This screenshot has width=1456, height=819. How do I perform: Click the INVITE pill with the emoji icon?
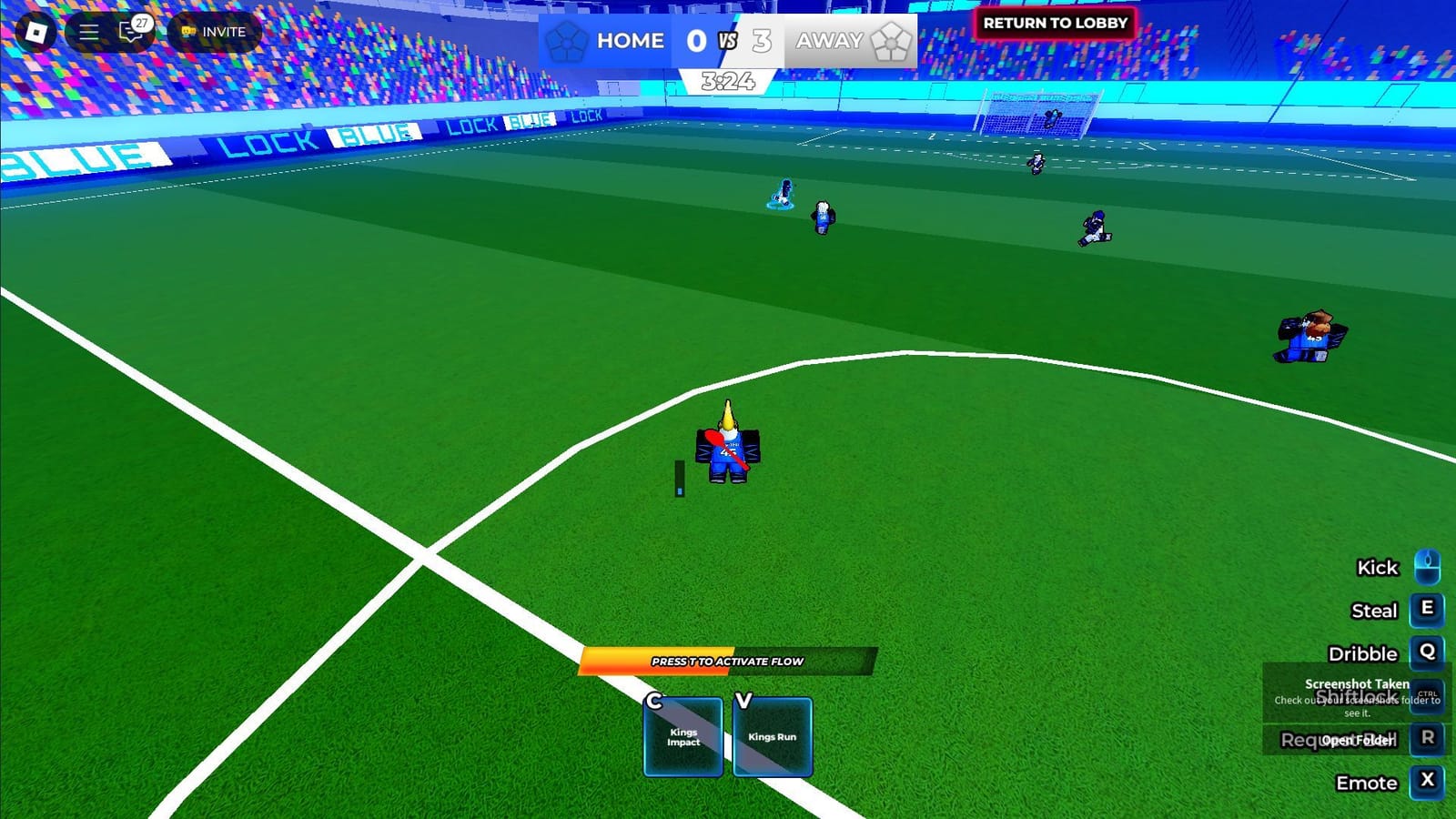(212, 32)
